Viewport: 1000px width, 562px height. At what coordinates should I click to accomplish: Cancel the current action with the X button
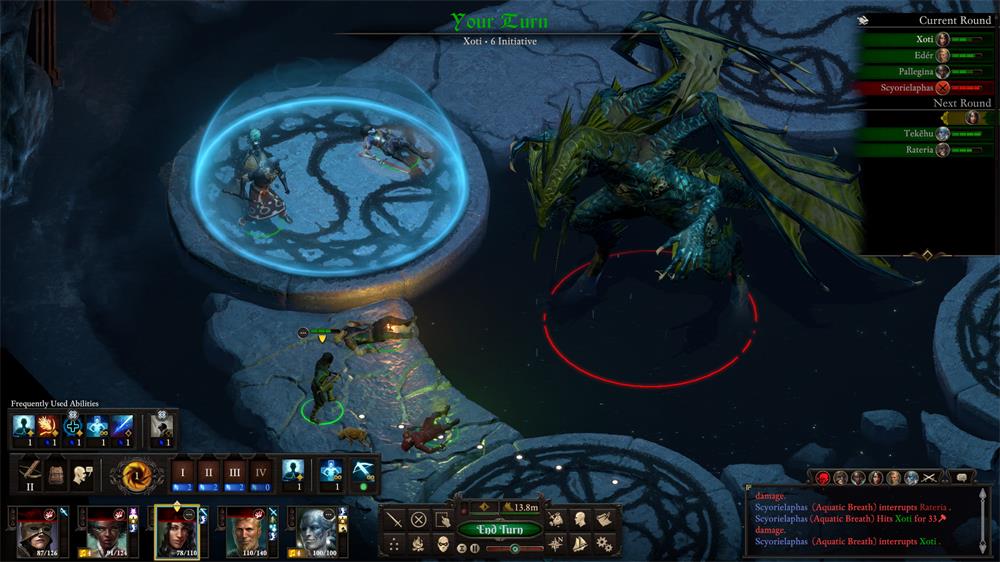[419, 519]
